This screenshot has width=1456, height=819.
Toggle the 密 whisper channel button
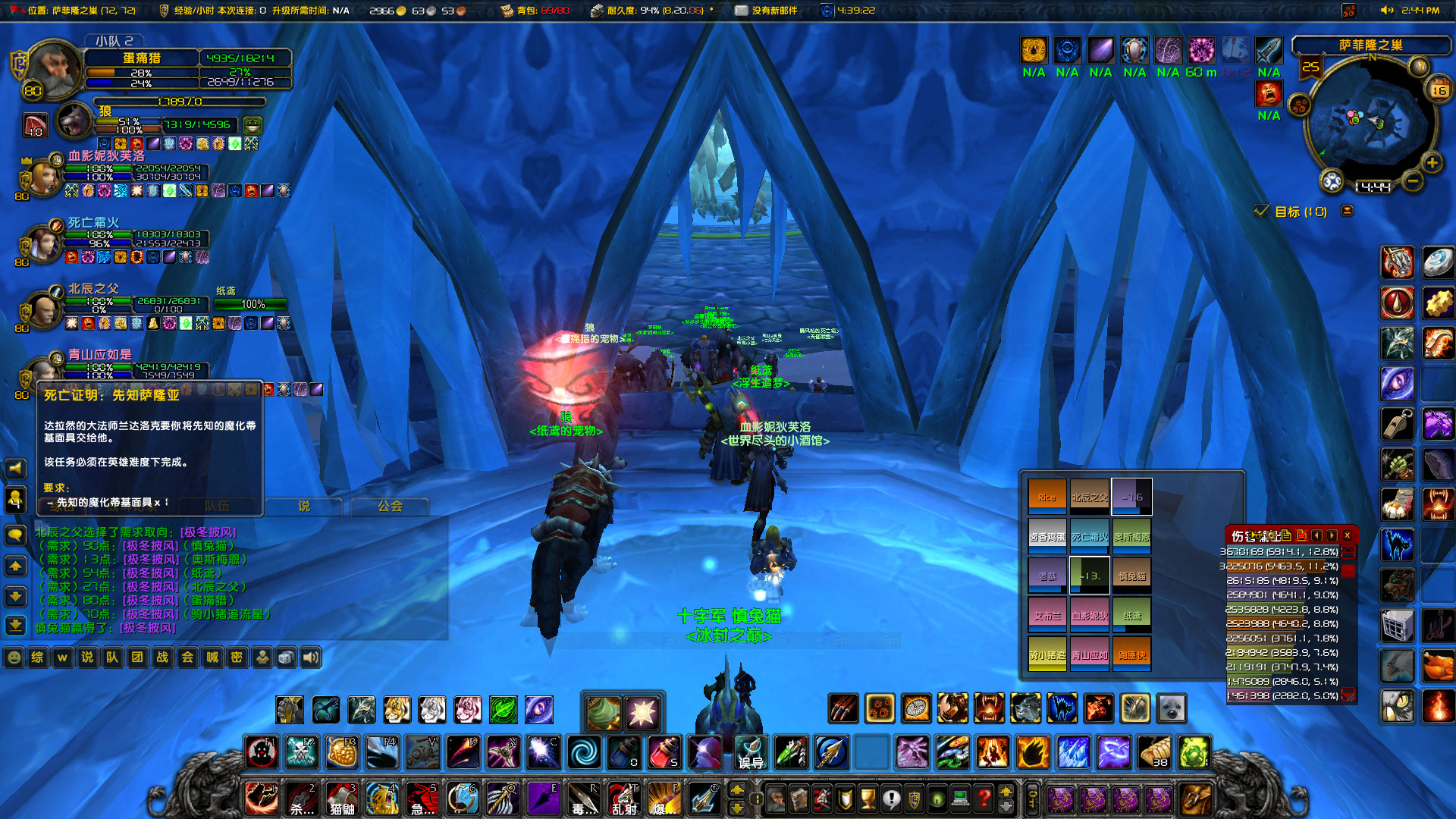coord(237,657)
